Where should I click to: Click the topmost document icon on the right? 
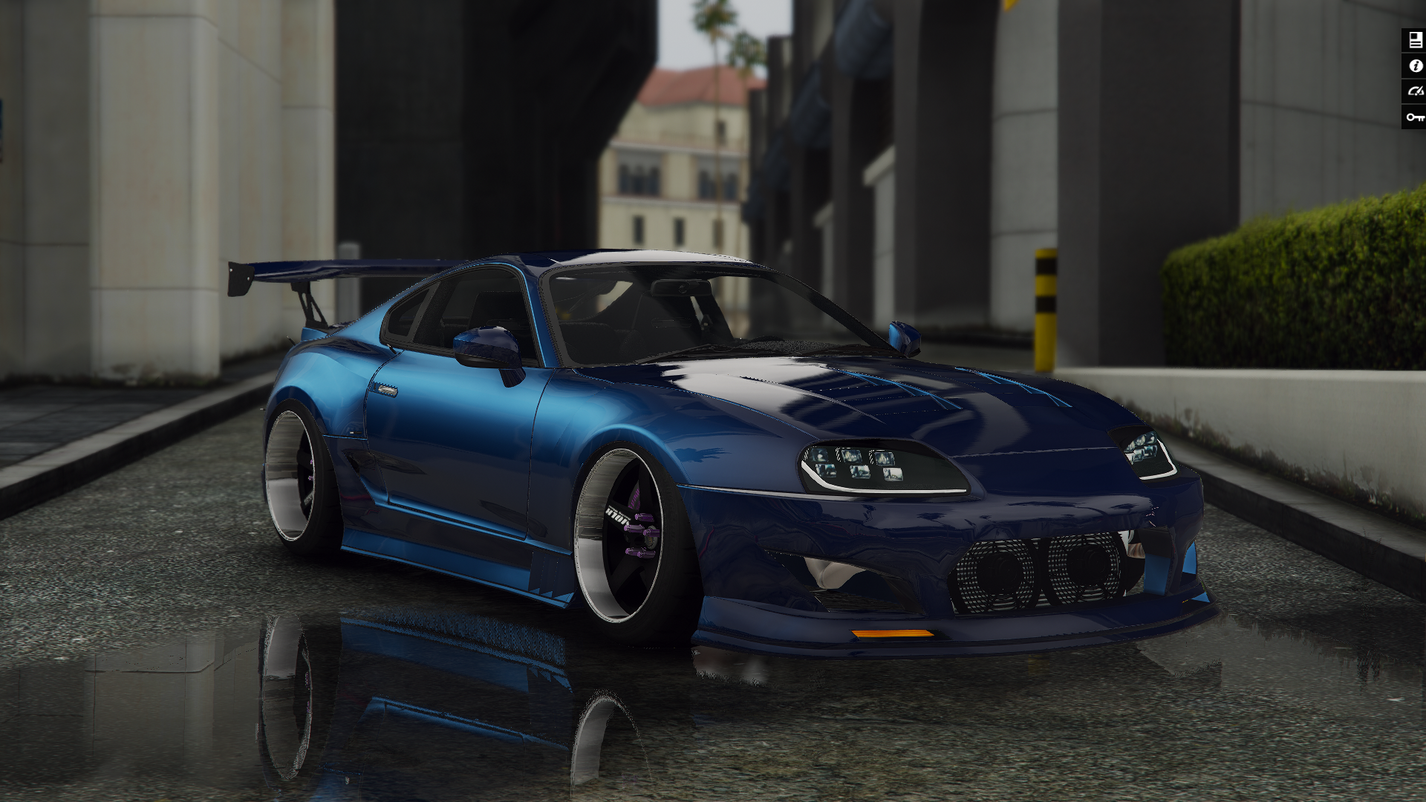click(x=1416, y=39)
